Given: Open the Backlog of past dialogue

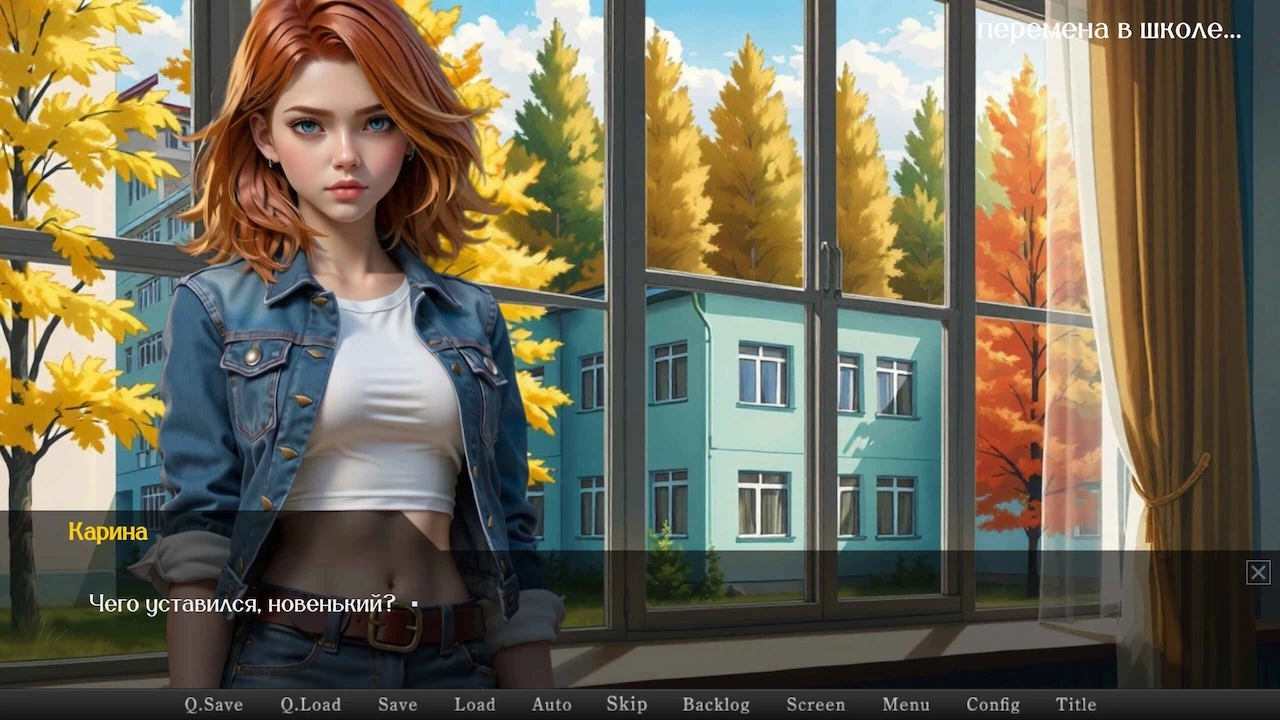Looking at the screenshot, I should [x=716, y=704].
